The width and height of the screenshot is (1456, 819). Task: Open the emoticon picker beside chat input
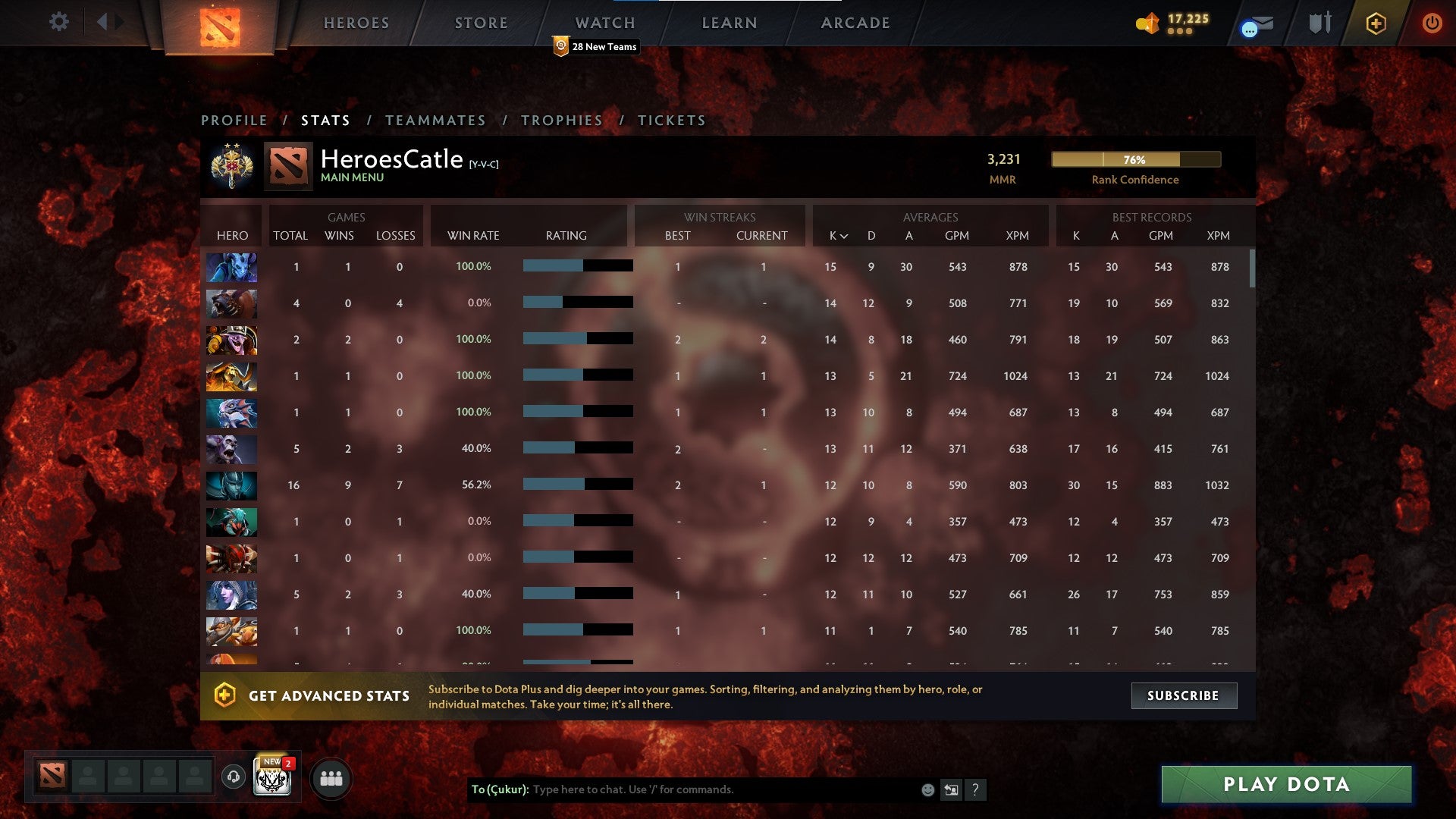(927, 789)
